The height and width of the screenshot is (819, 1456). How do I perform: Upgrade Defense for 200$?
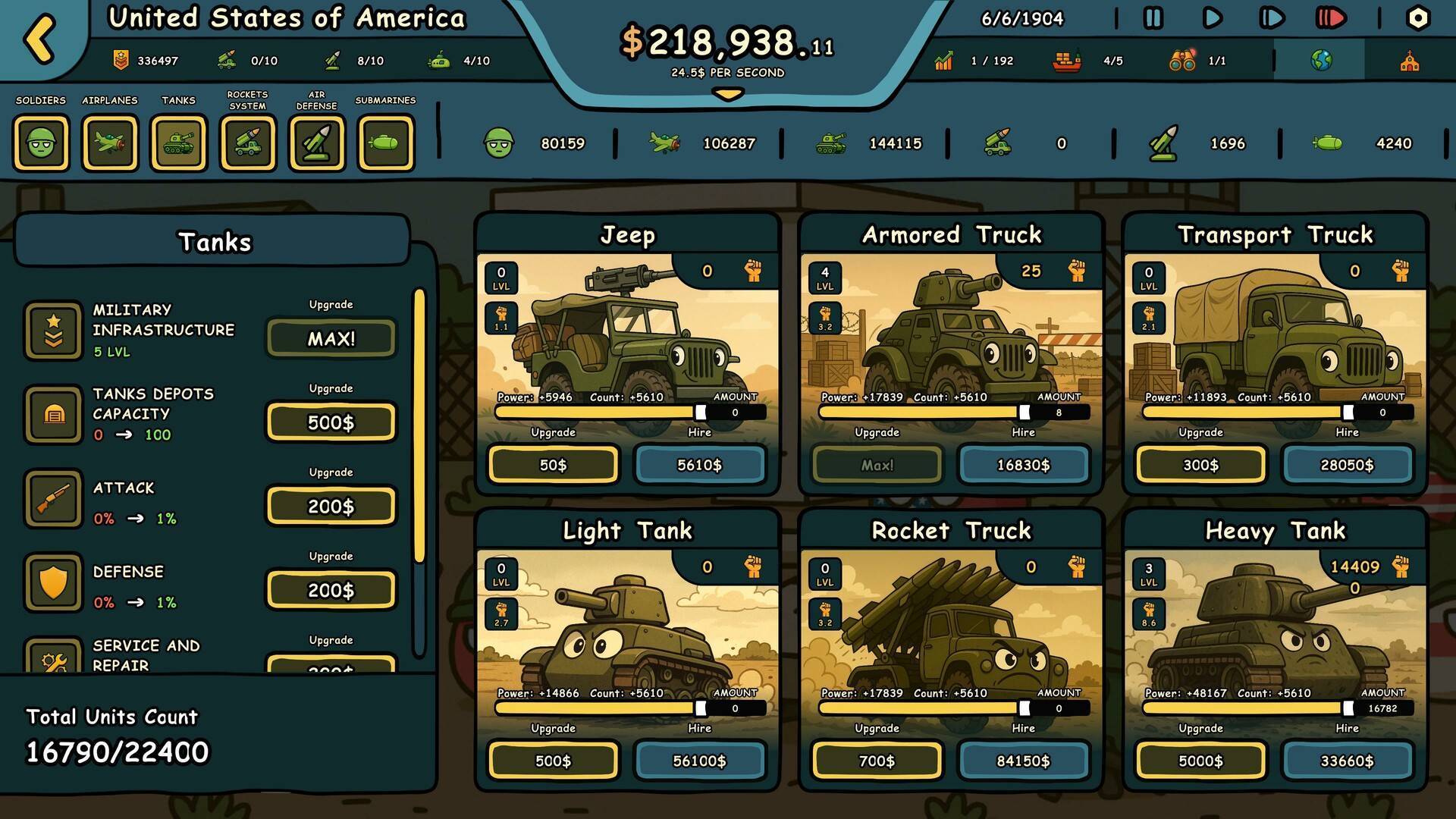pos(331,591)
